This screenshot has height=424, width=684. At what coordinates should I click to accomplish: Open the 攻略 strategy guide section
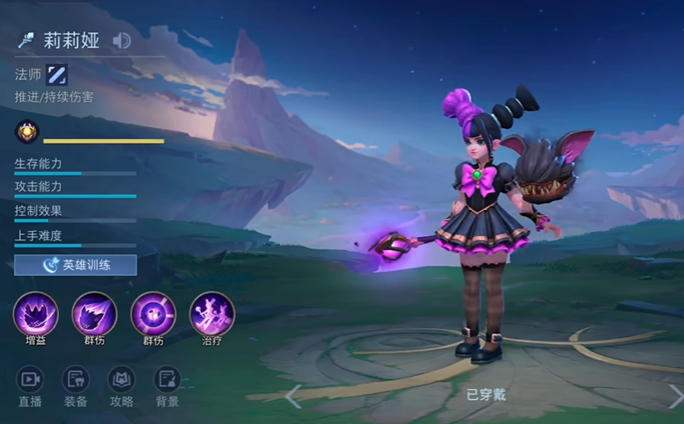pyautogui.click(x=121, y=386)
